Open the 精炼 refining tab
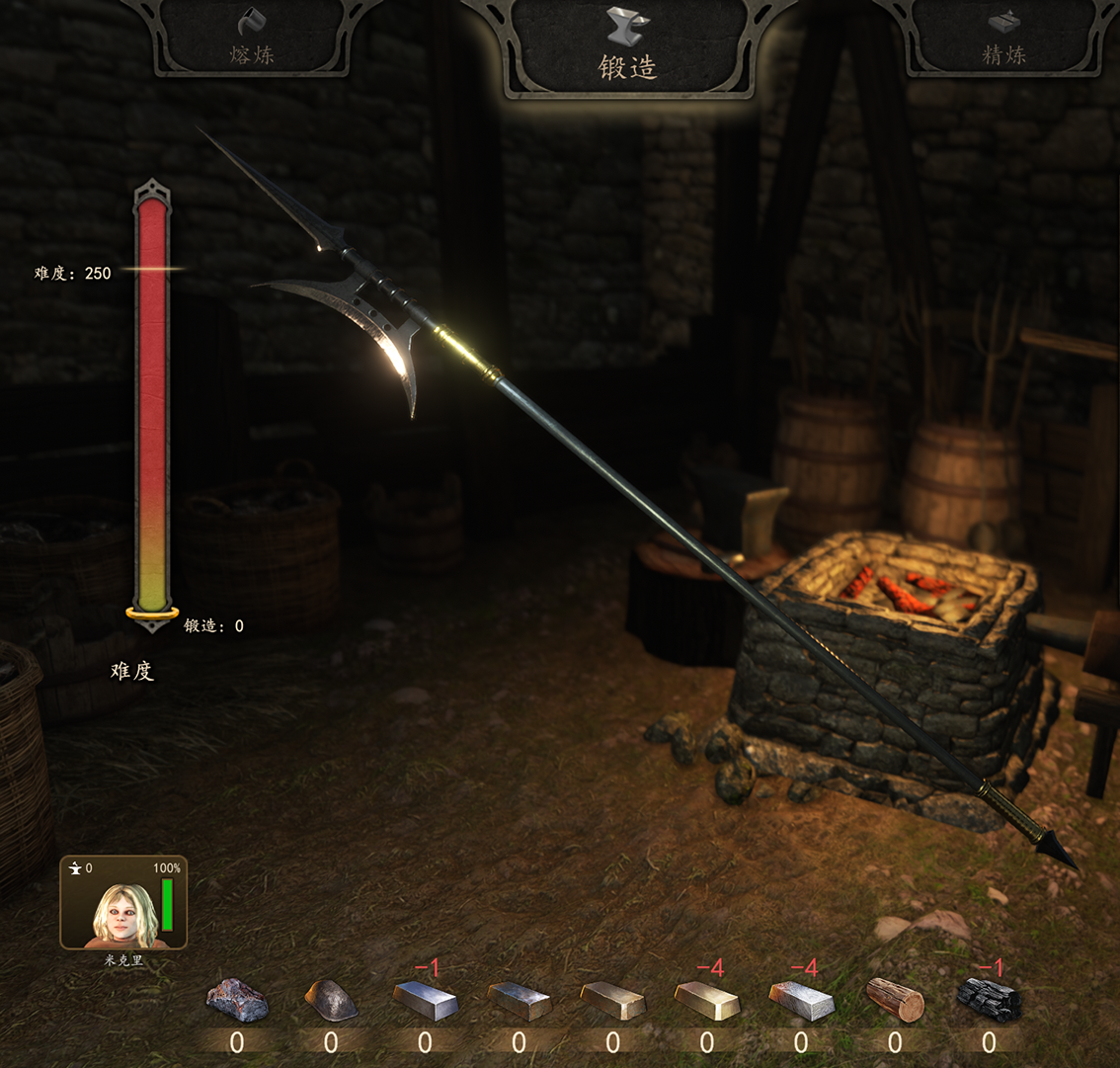 [1003, 40]
